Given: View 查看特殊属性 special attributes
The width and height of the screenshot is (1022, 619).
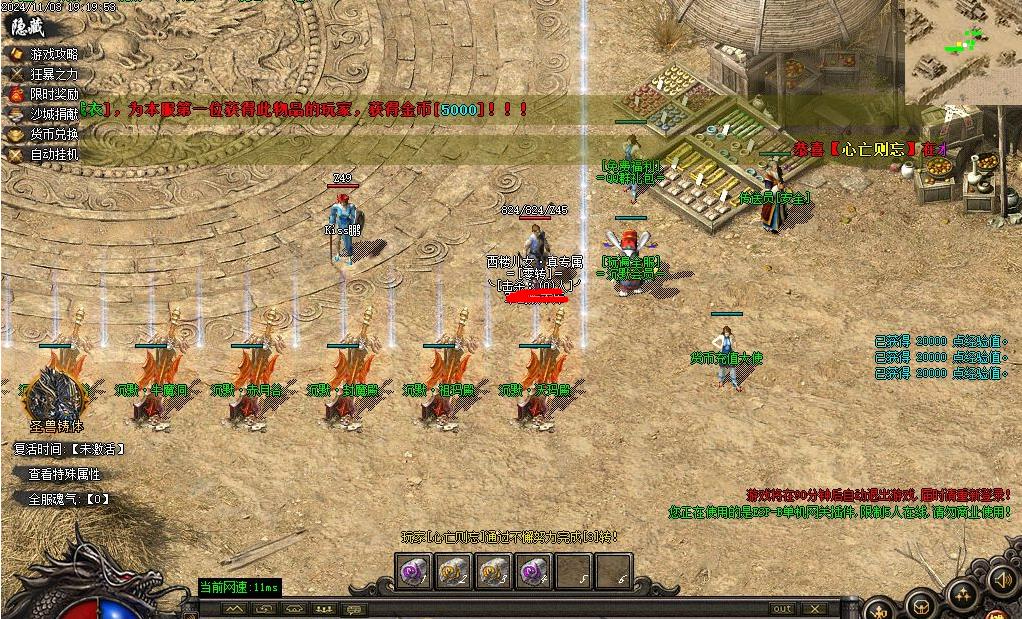Looking at the screenshot, I should point(64,474).
